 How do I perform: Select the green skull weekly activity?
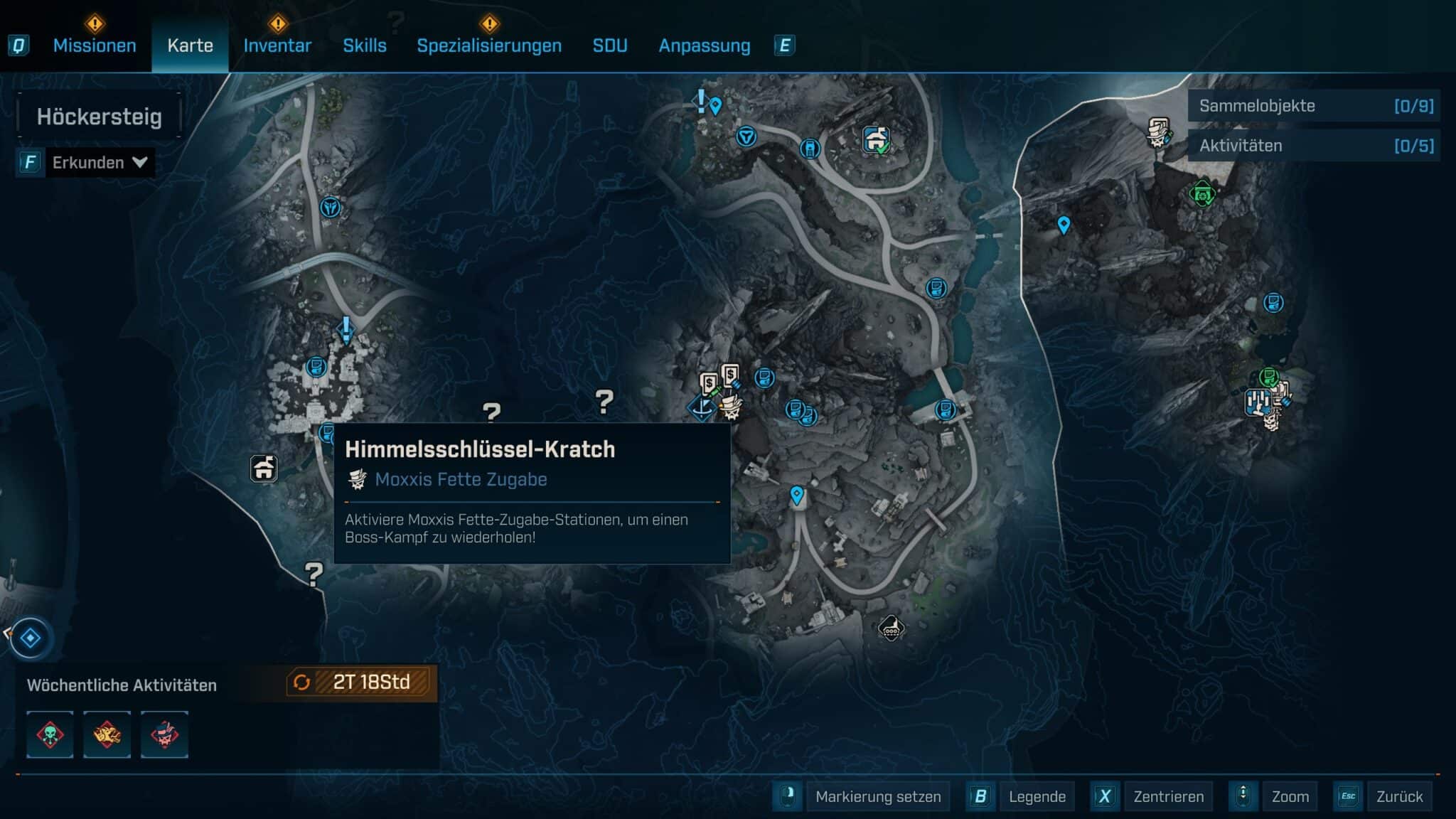click(x=50, y=734)
